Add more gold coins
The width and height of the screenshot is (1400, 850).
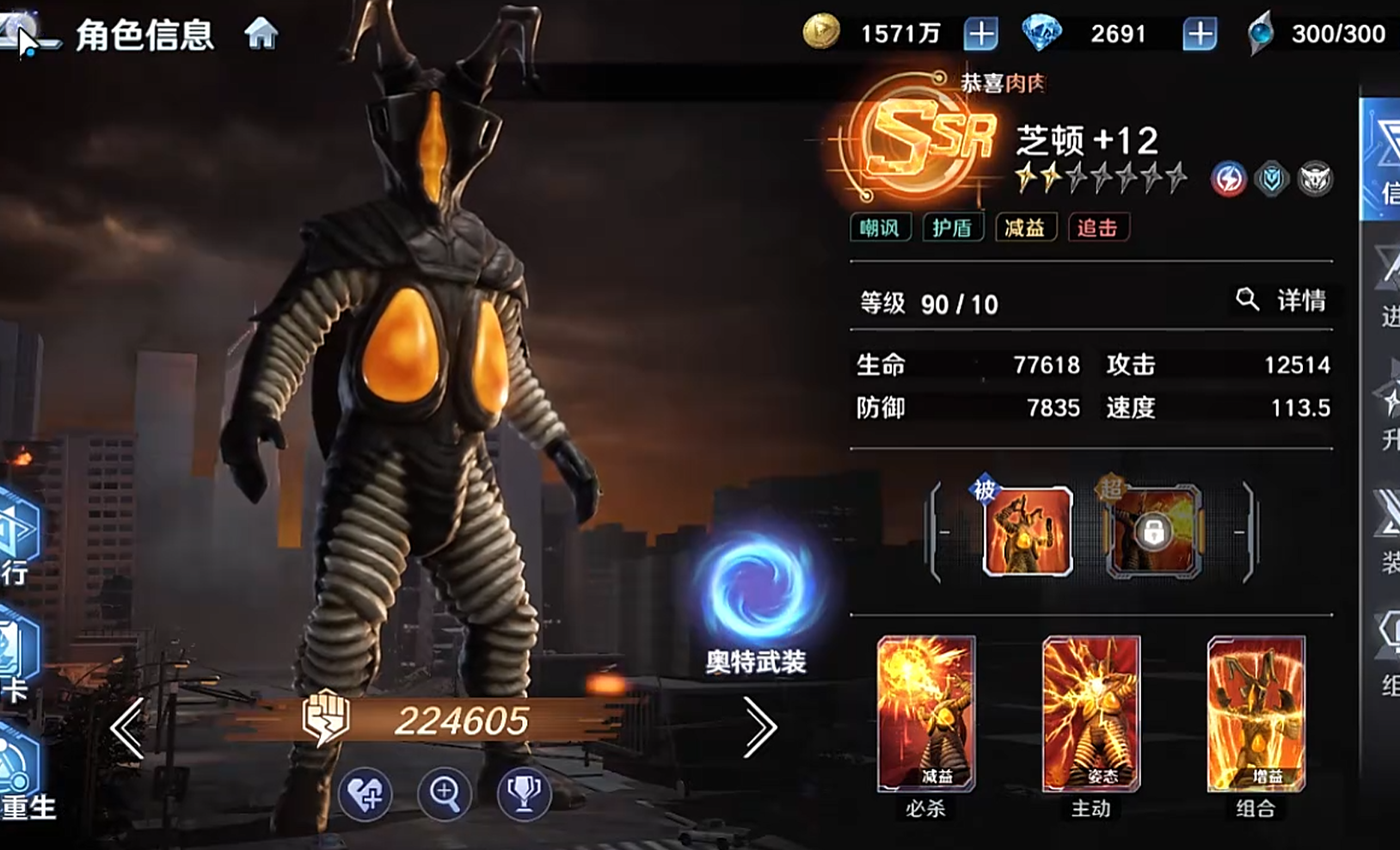tap(980, 34)
